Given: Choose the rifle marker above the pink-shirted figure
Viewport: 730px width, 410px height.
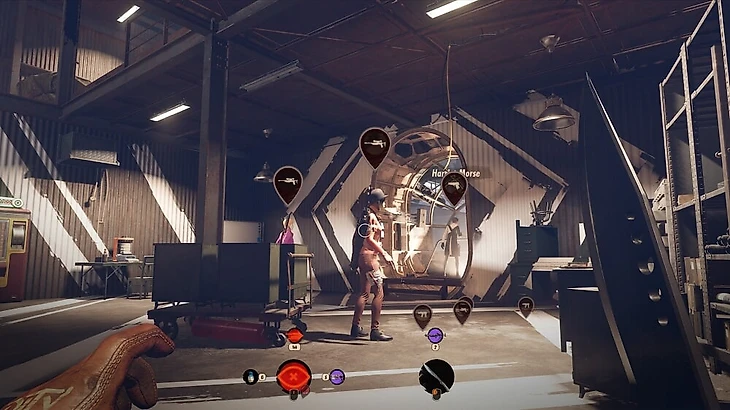Looking at the screenshot, I should (x=287, y=183).
